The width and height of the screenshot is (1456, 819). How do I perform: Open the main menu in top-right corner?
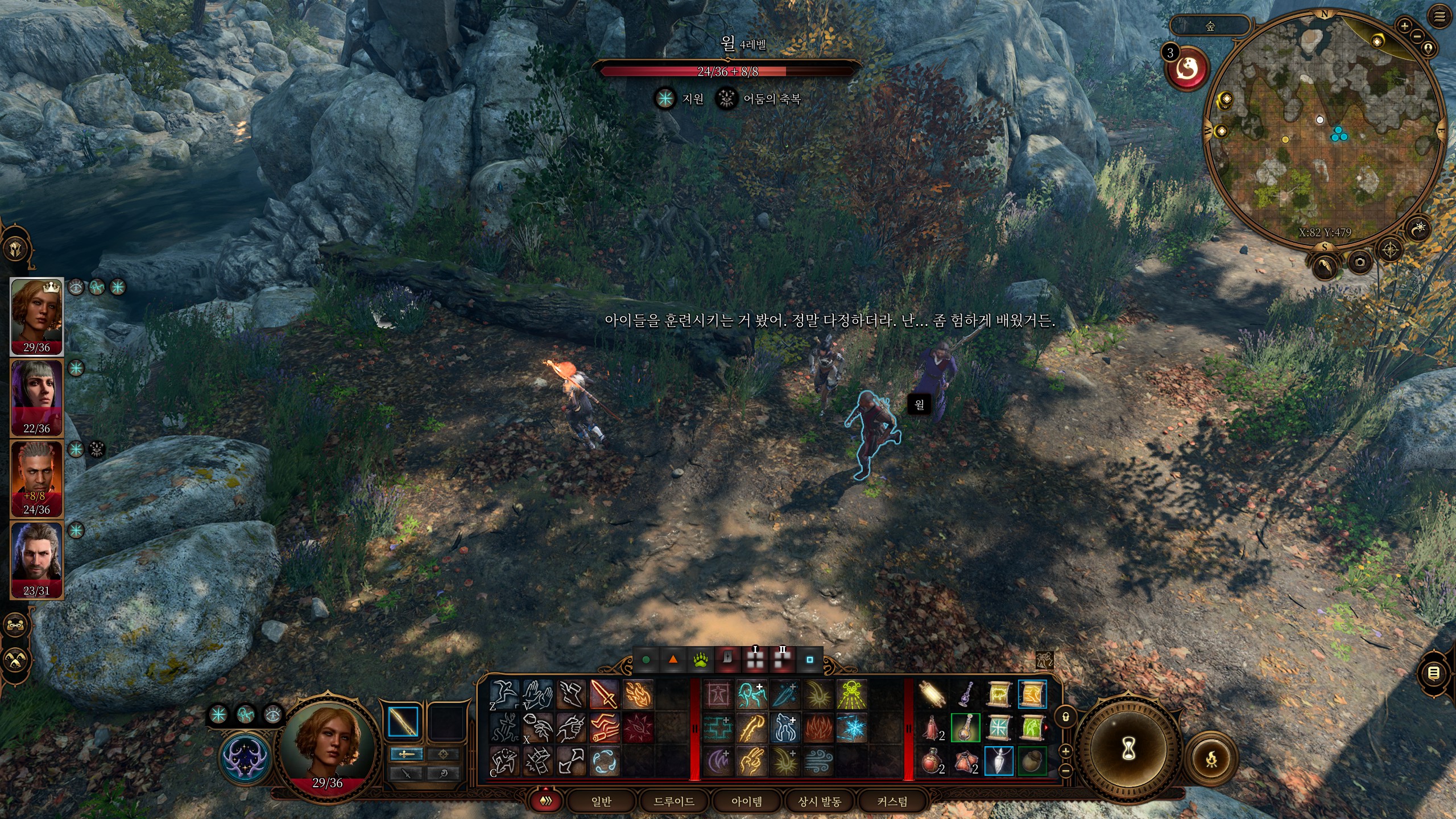(x=1440, y=17)
